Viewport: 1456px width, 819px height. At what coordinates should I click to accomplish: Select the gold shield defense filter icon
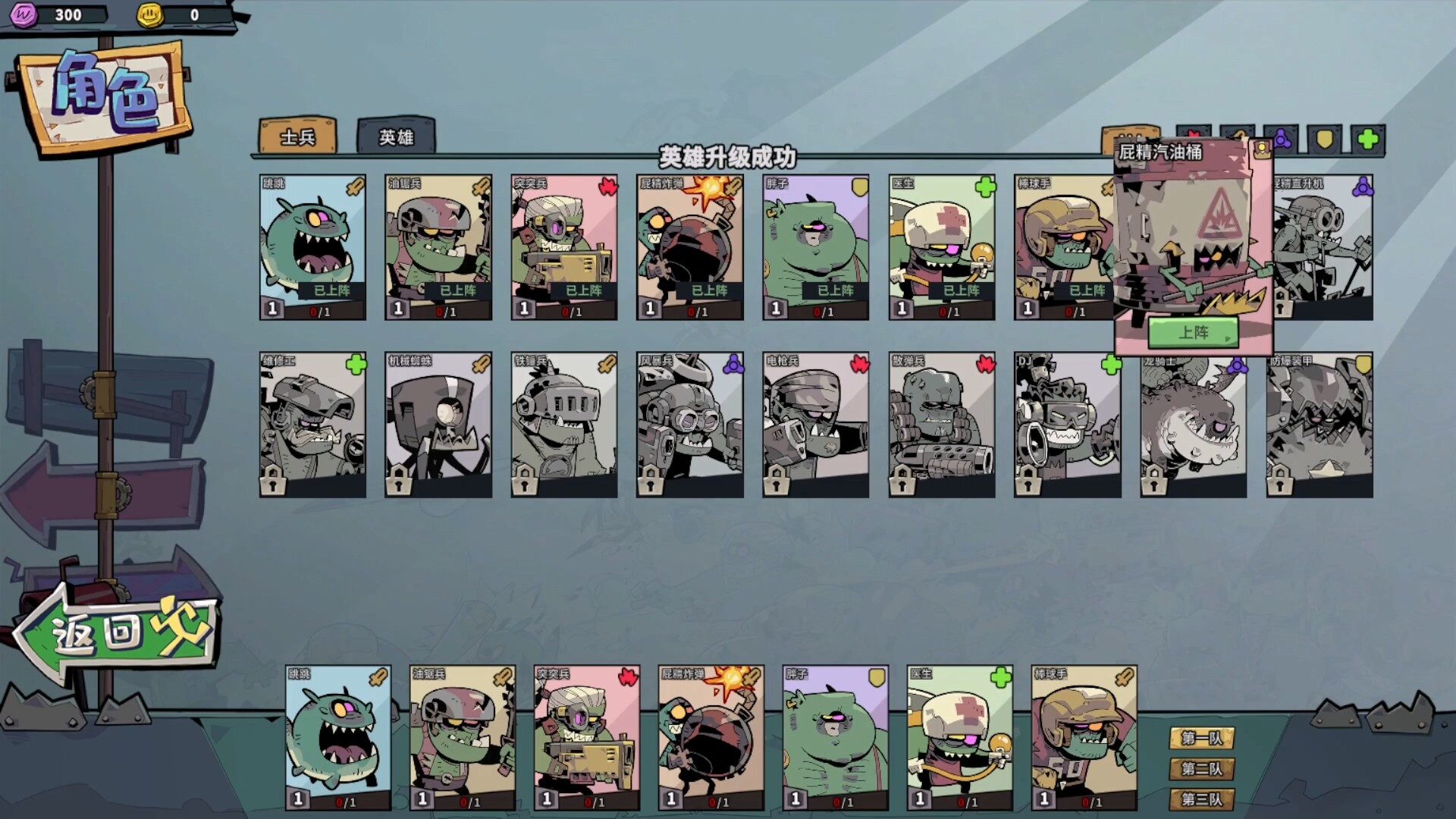pos(1323,139)
